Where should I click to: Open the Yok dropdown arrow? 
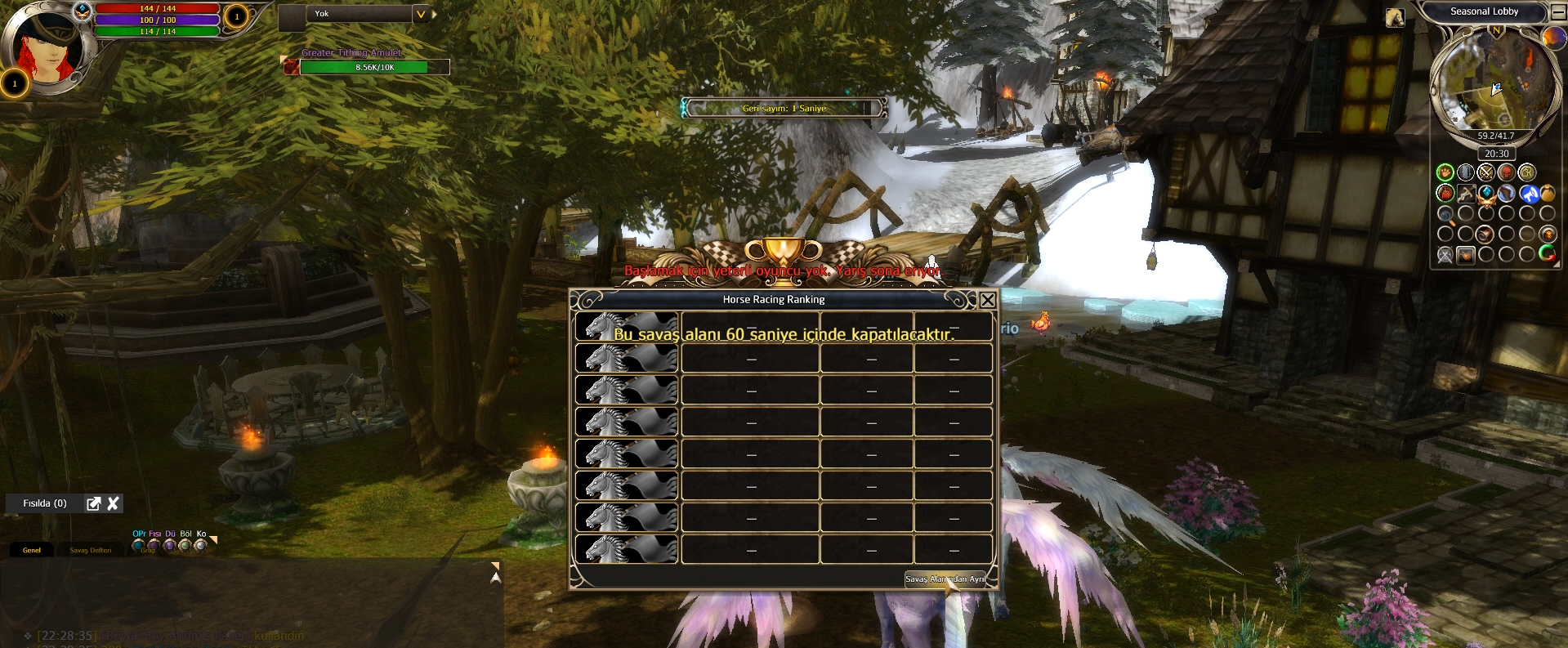(x=420, y=14)
